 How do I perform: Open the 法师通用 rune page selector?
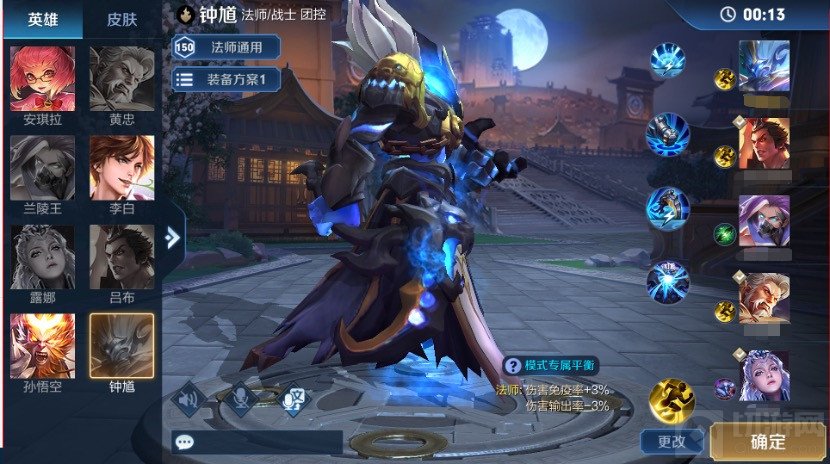point(227,46)
